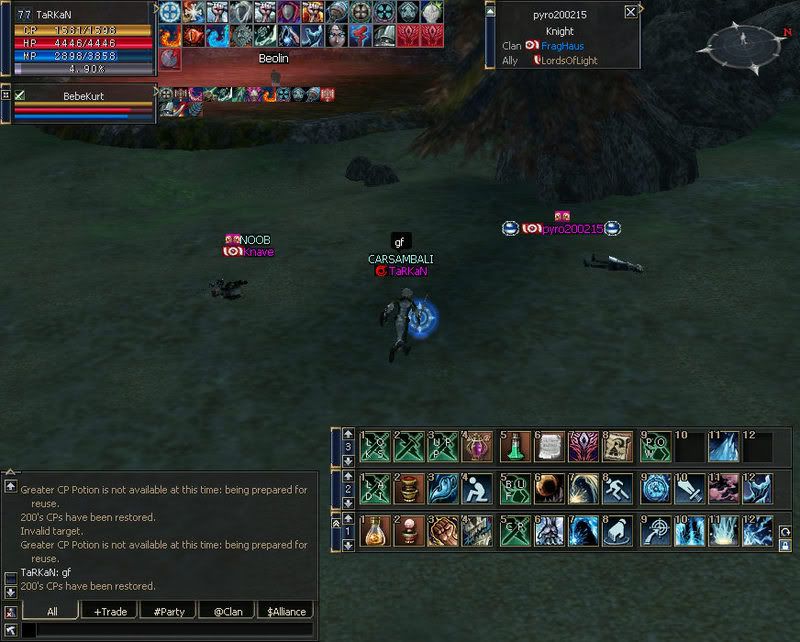Click the hotbar lock button

[785, 545]
